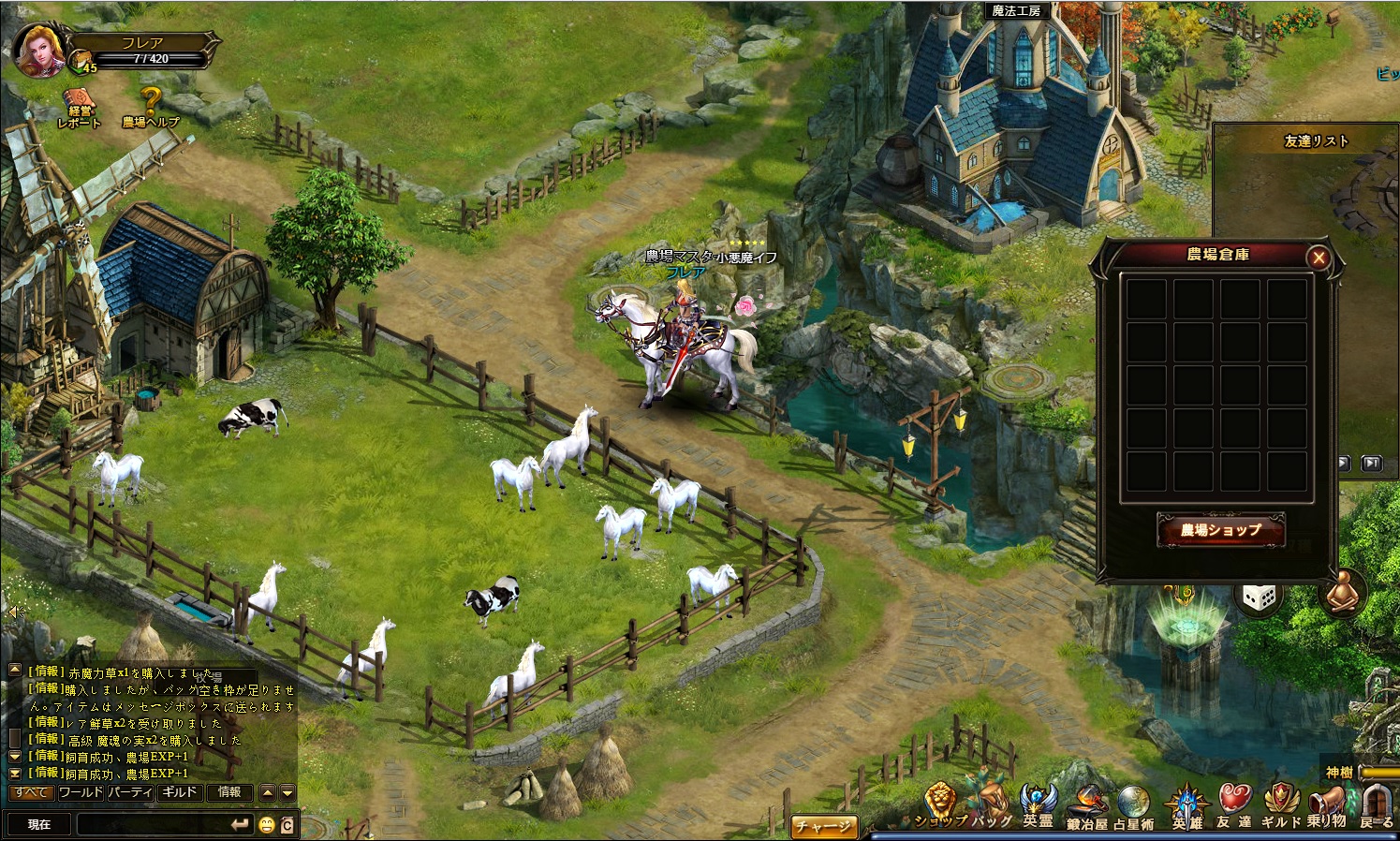Close the 農場倉庫 warehouse window

pyautogui.click(x=1319, y=258)
